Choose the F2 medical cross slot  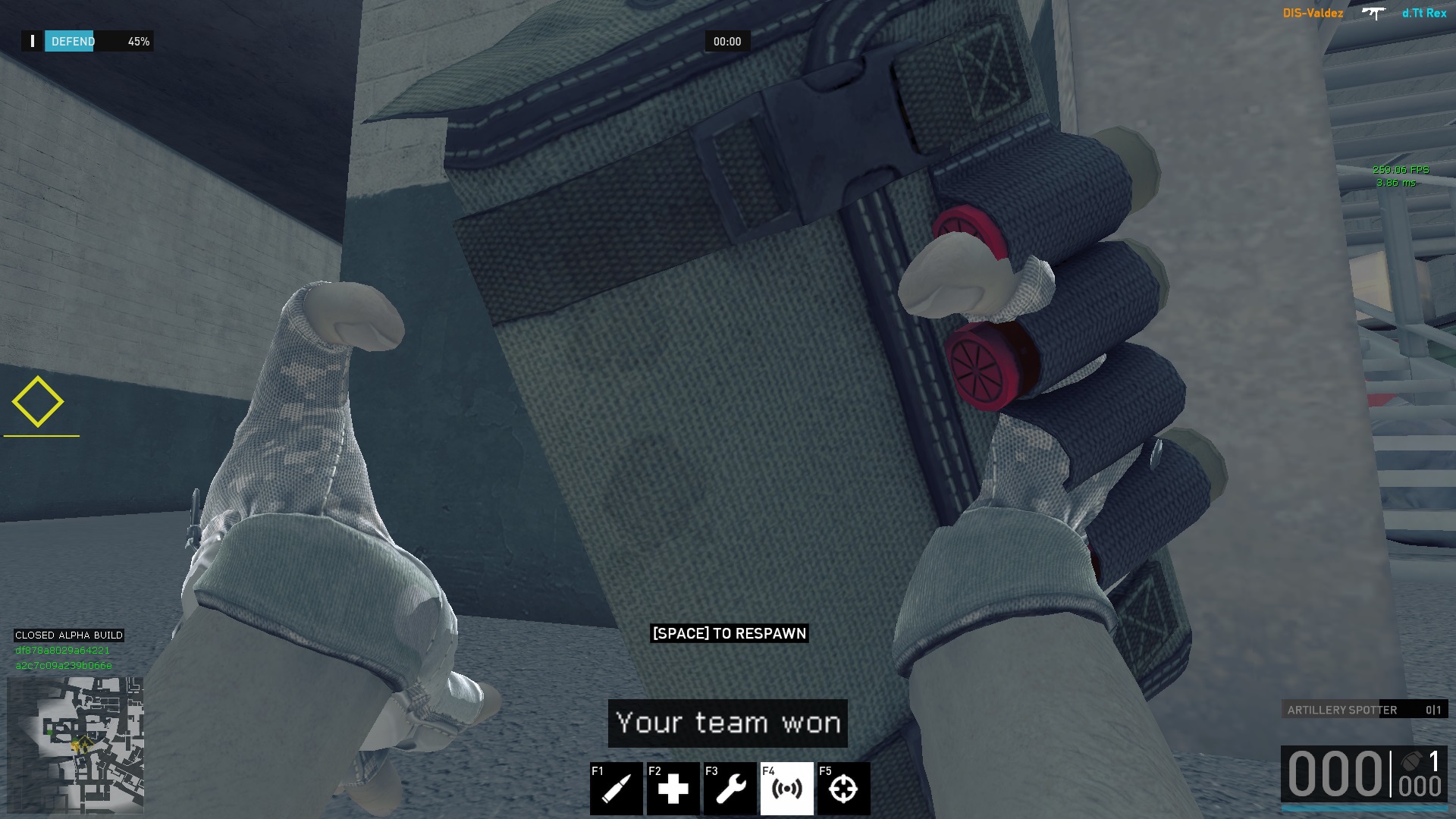[x=673, y=789]
